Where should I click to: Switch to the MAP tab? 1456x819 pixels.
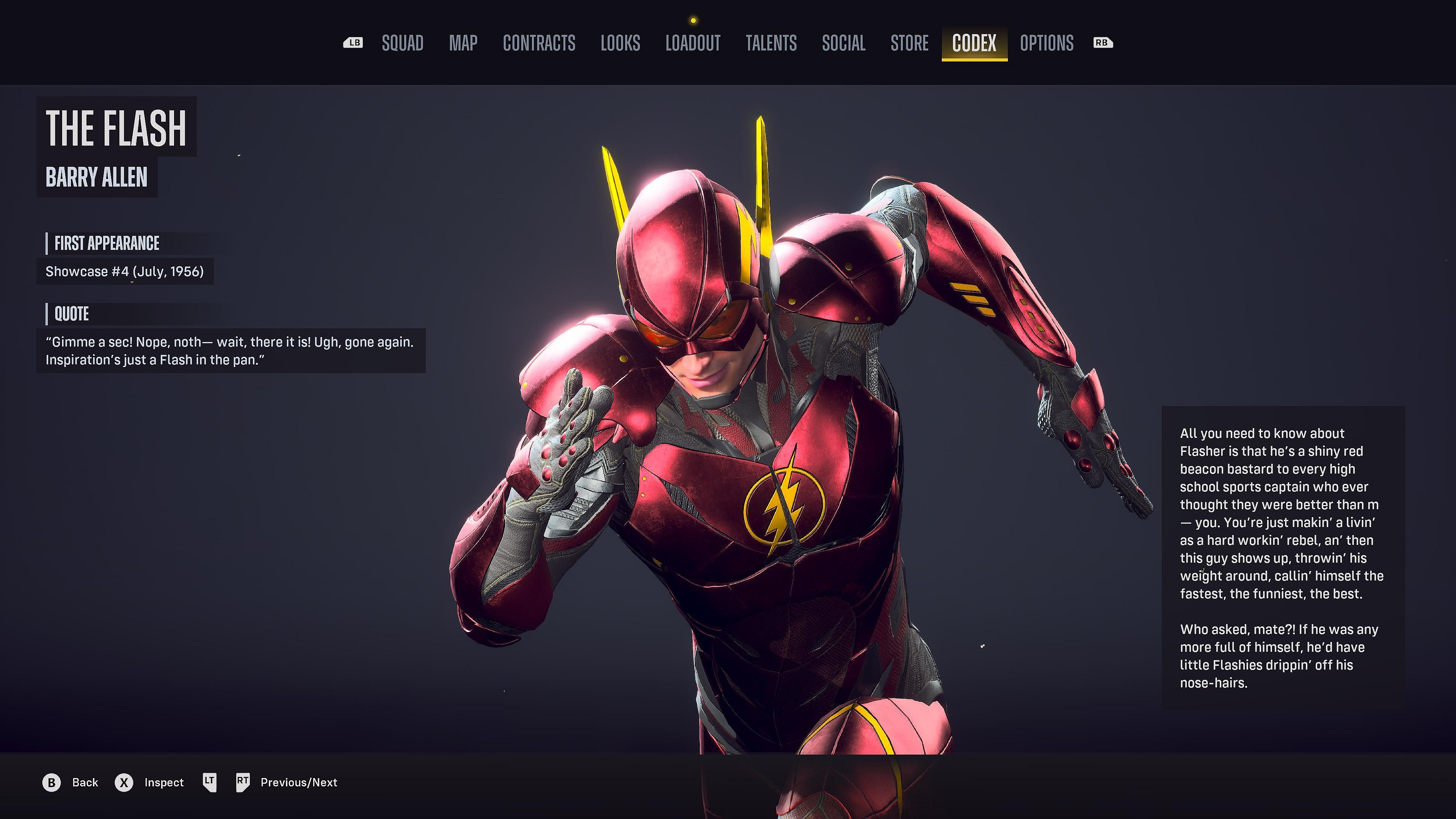point(463,44)
